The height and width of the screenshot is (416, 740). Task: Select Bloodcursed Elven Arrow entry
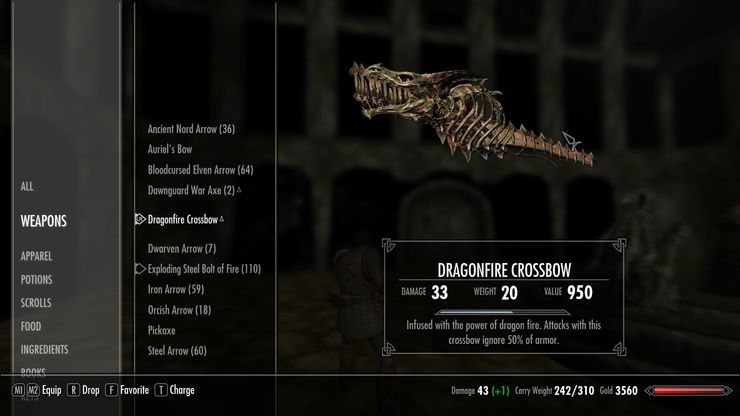click(200, 169)
